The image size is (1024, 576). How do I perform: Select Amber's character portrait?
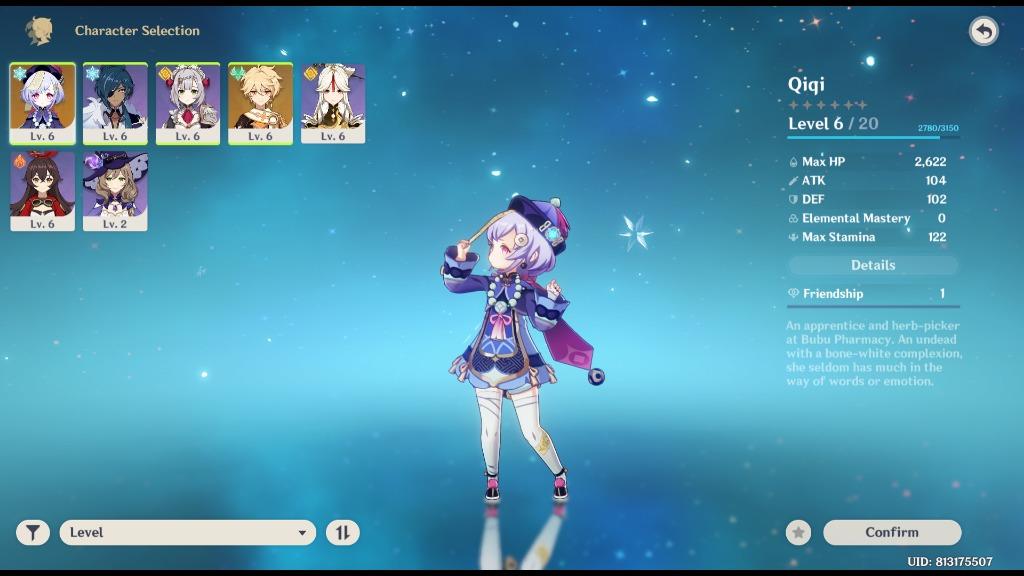point(42,190)
